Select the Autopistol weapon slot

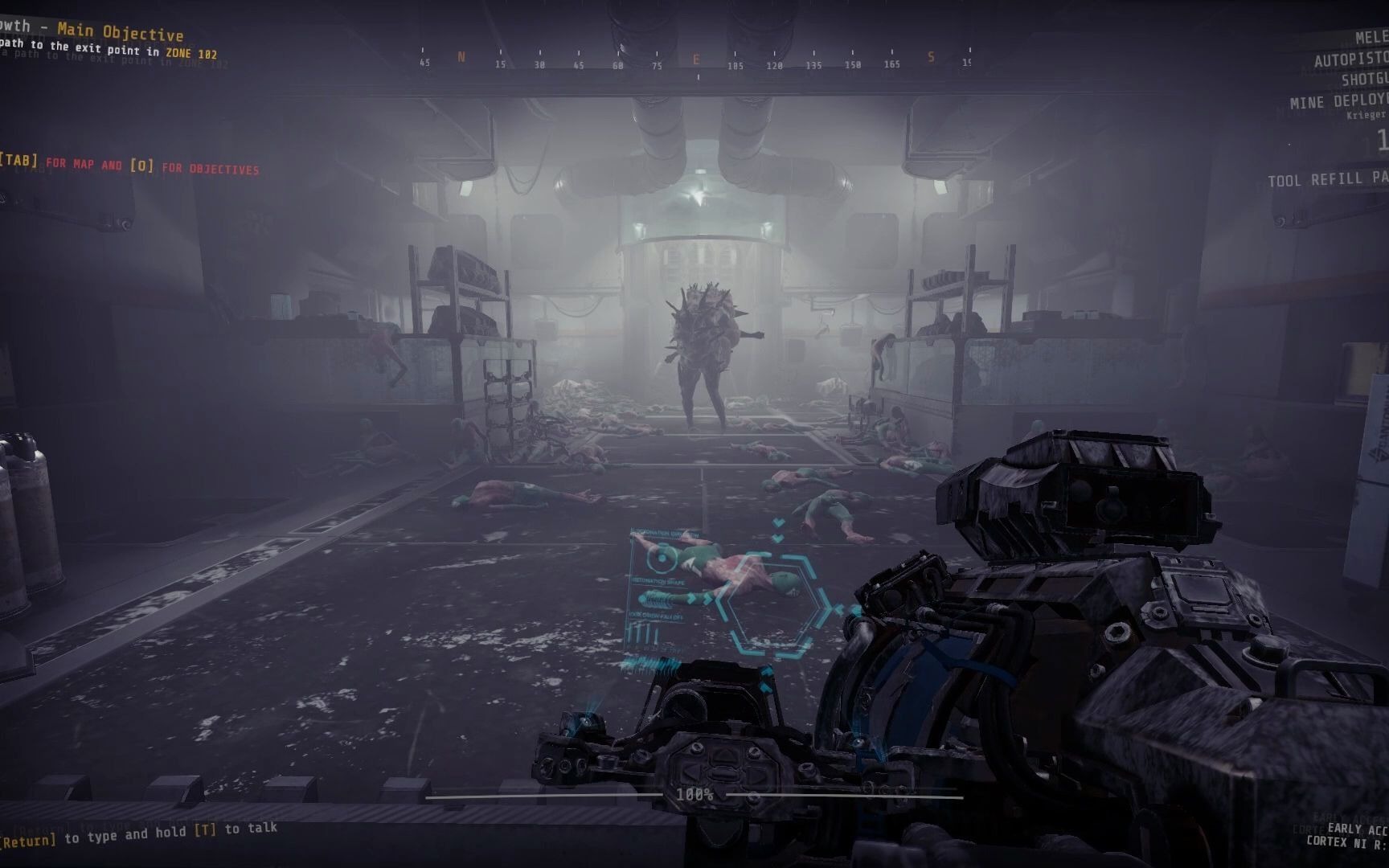click(x=1350, y=59)
